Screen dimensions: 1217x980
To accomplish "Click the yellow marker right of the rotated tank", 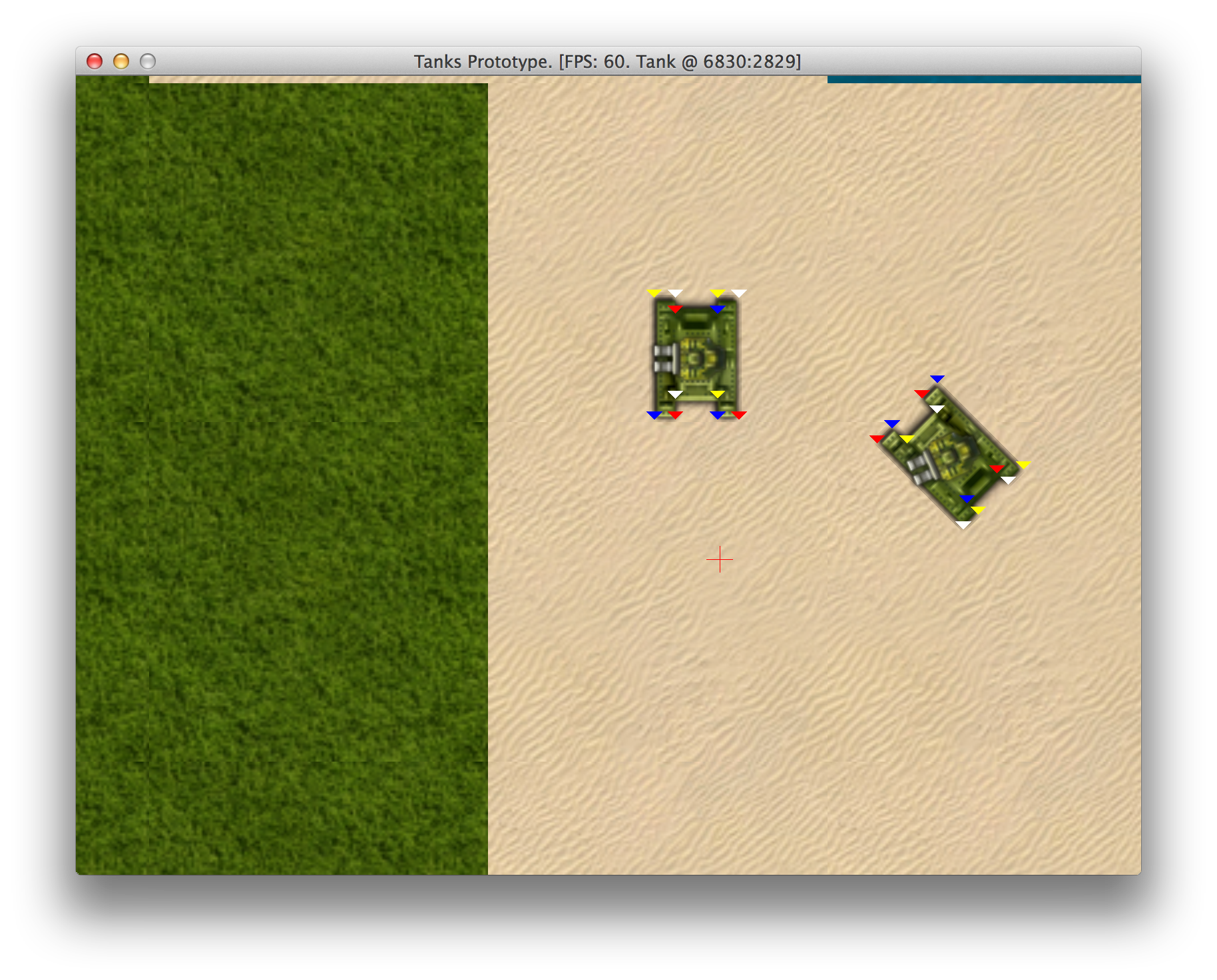I will coord(1023,465).
